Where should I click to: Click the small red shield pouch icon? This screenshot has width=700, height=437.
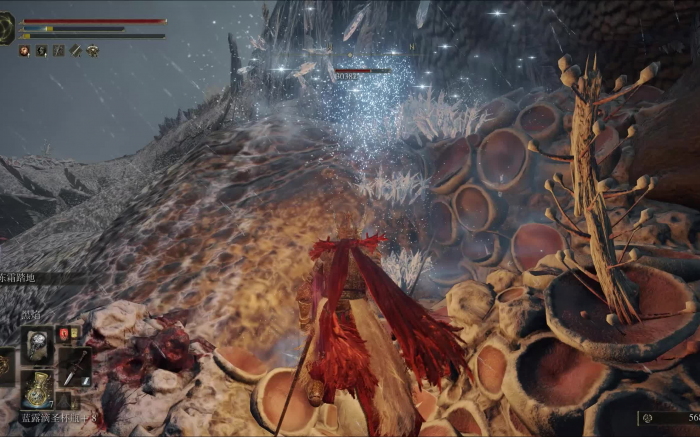point(63,333)
